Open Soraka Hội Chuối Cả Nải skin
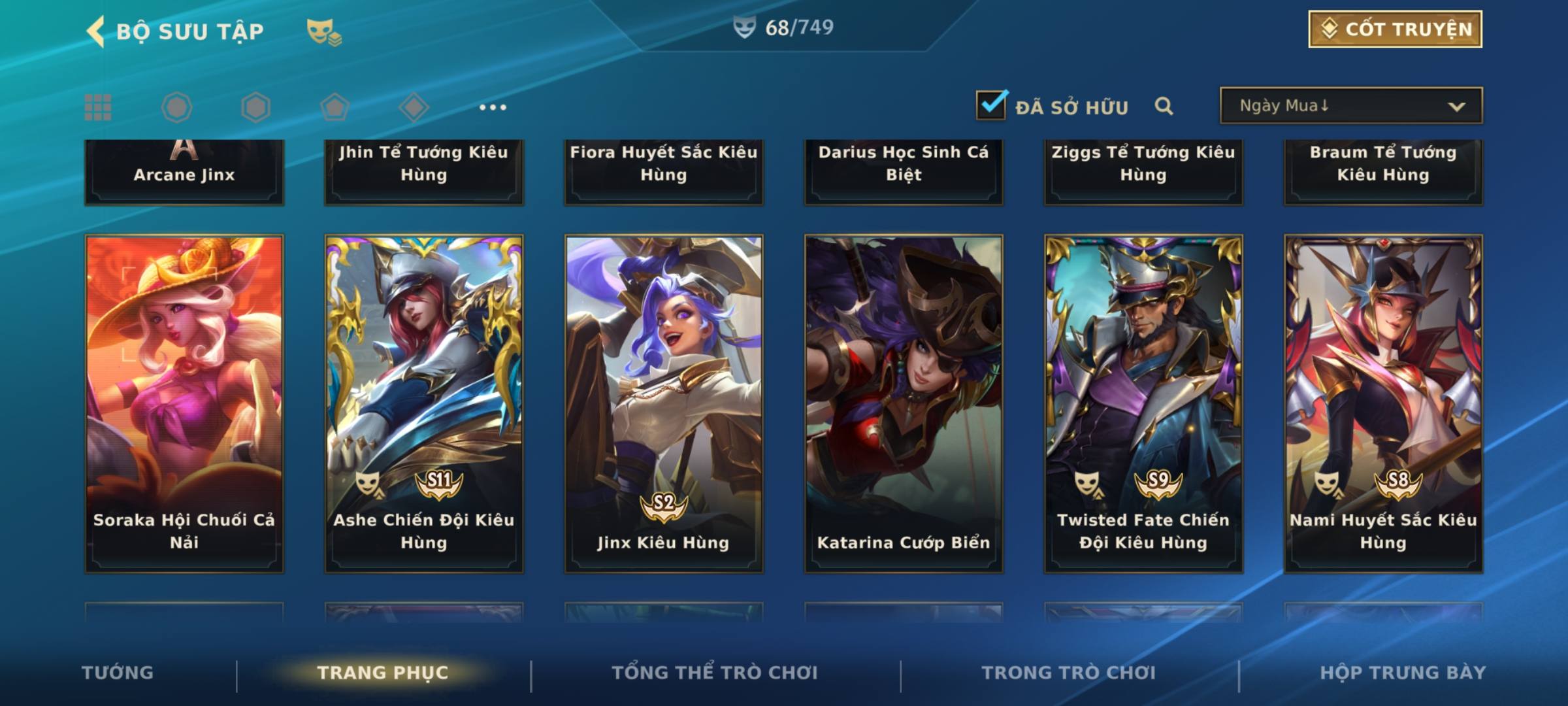This screenshot has height=706, width=1568. 184,403
